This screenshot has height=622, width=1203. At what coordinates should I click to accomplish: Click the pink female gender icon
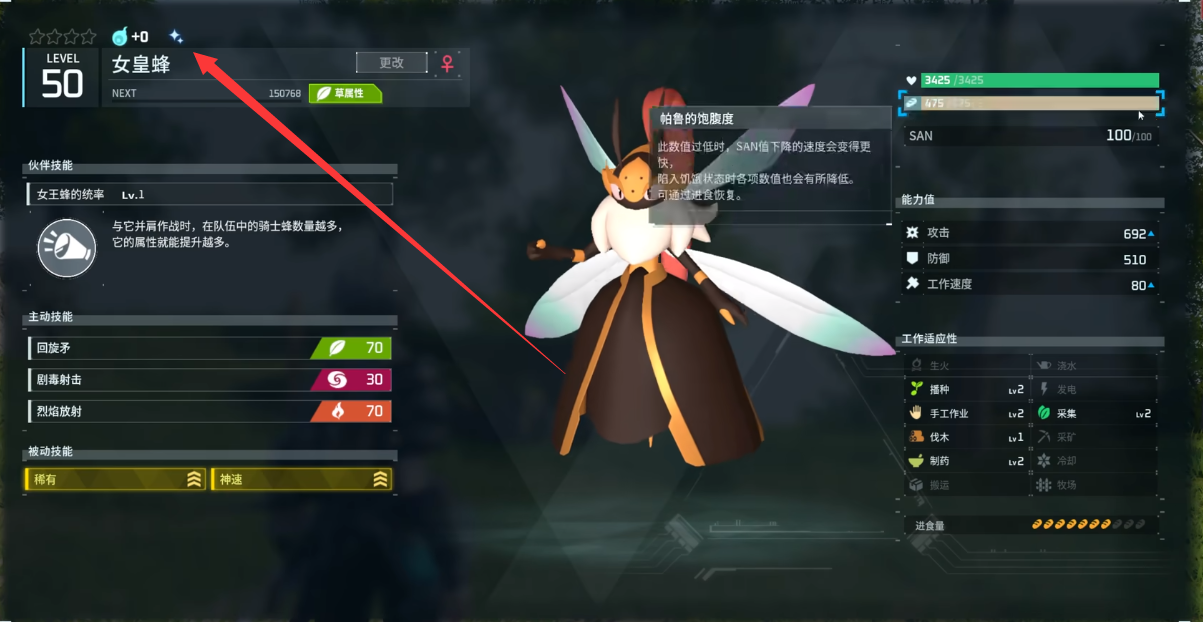(x=448, y=63)
